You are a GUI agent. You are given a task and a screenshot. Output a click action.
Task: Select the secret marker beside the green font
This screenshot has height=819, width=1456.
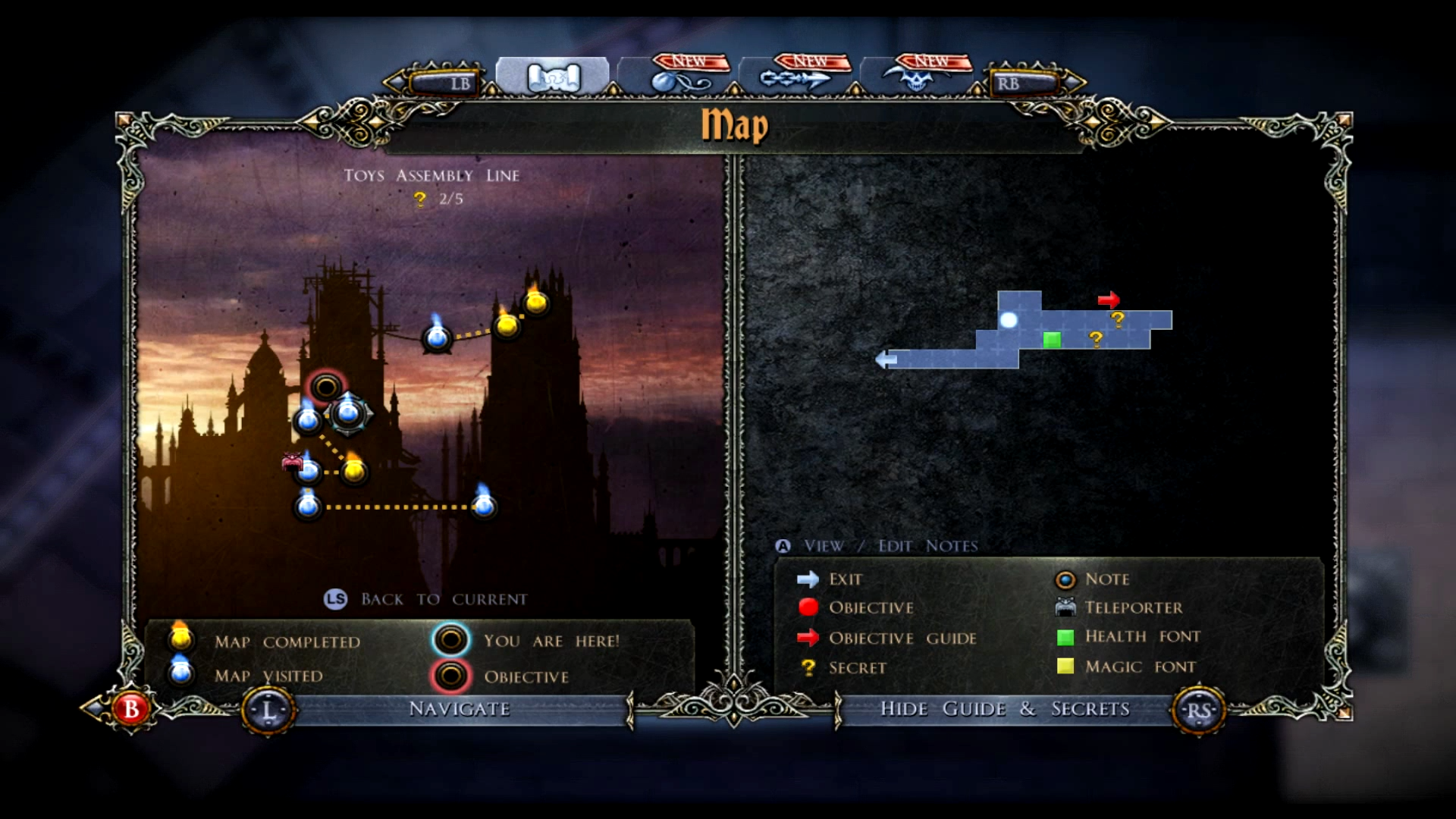pyautogui.click(x=1096, y=339)
